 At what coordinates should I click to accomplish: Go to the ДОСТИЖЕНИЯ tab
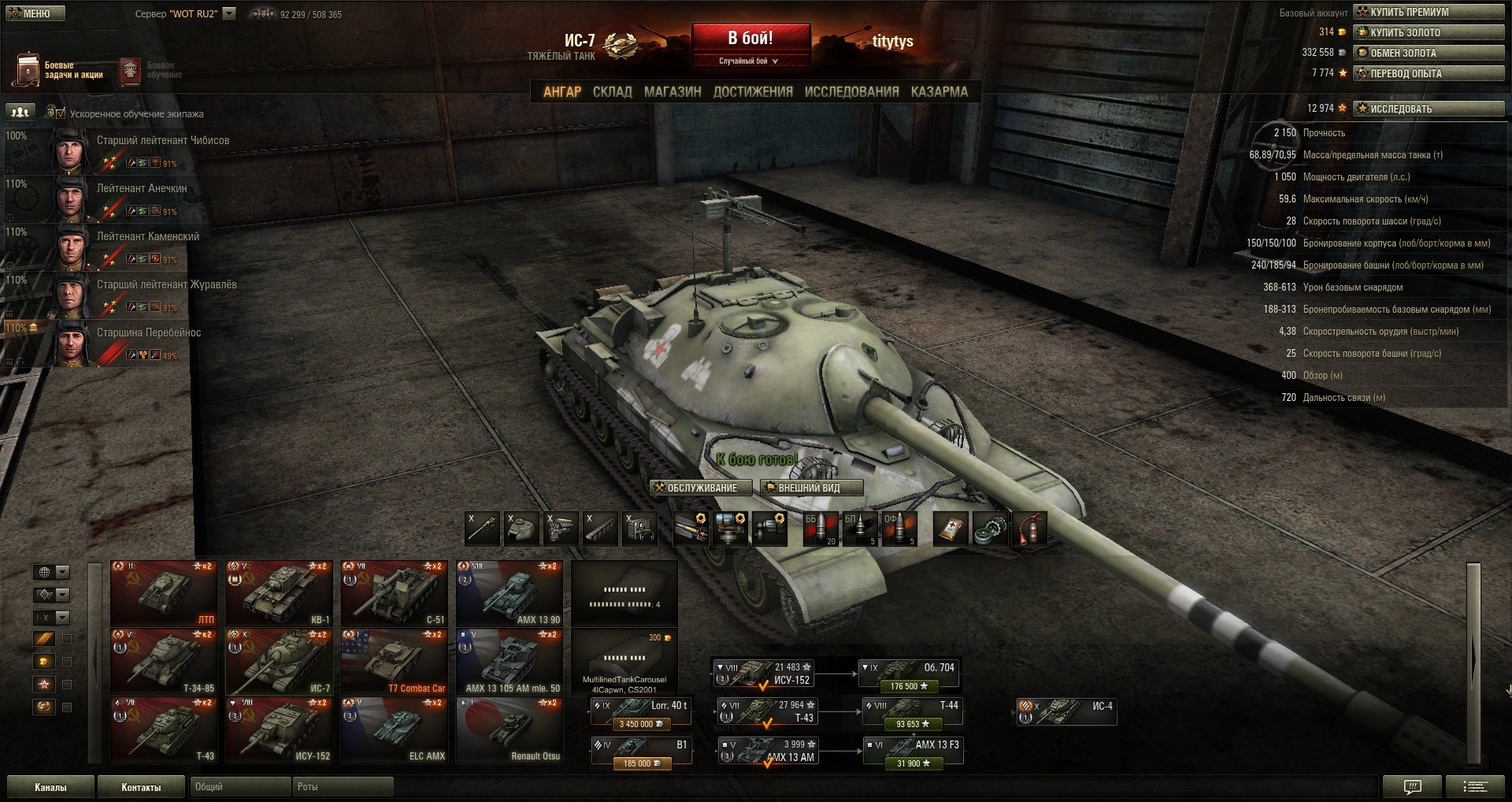coord(753,92)
